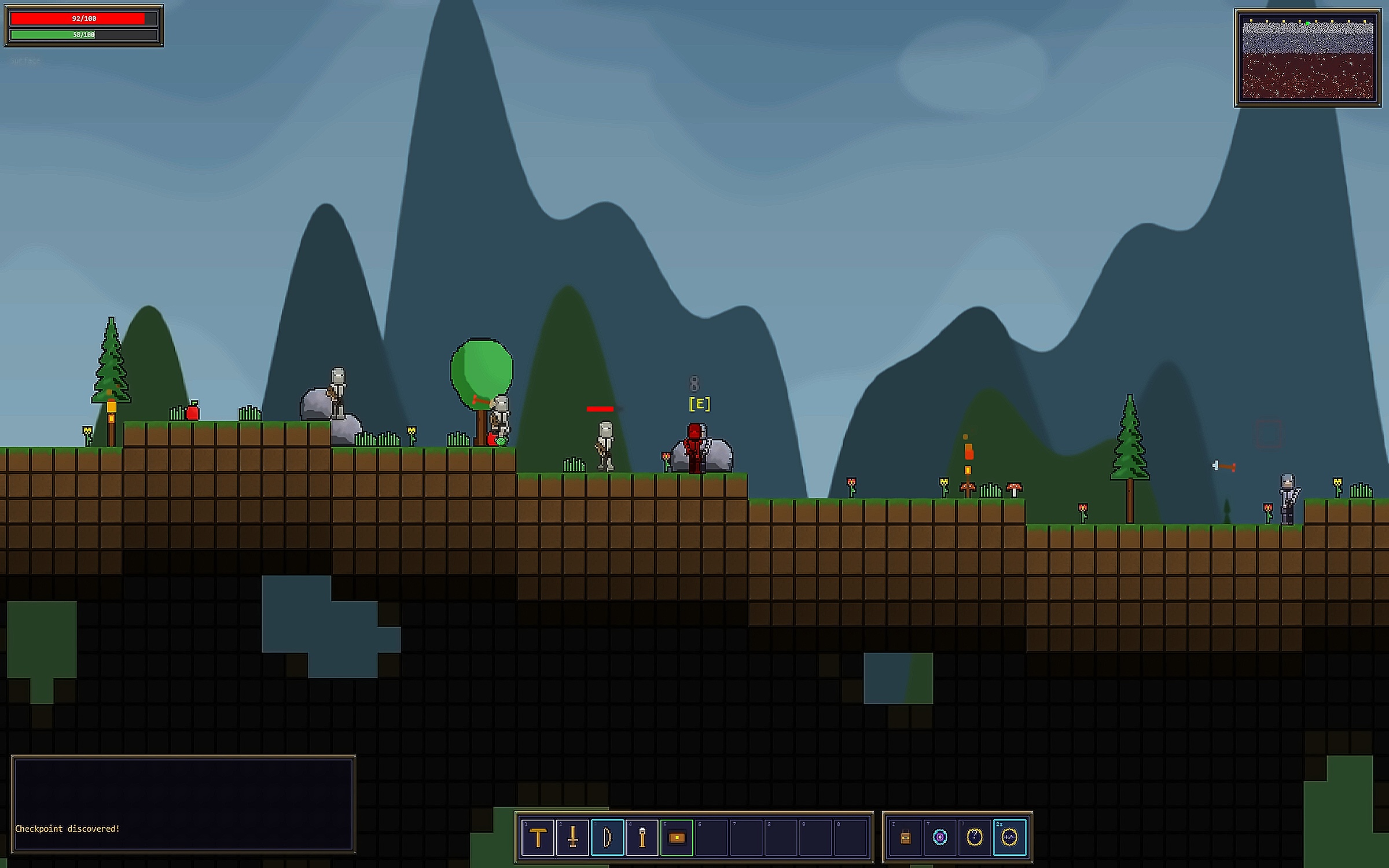The height and width of the screenshot is (868, 1389).
Task: Click the purple gem portal icon
Action: click(940, 837)
